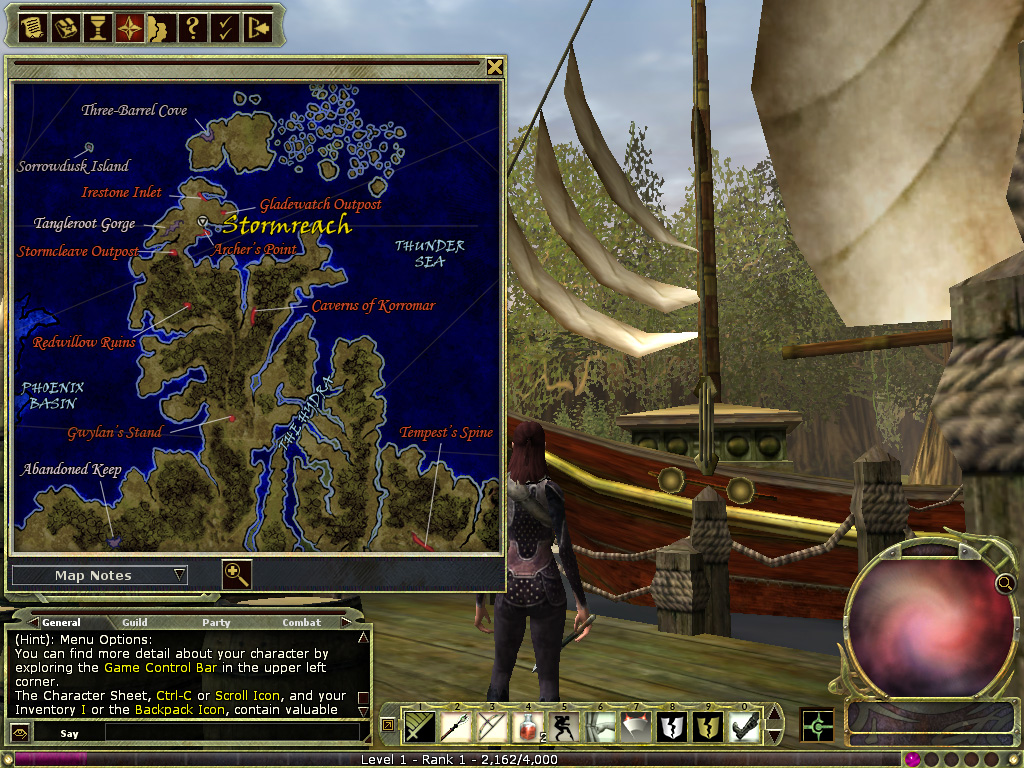Use the red potion in hotbar
The height and width of the screenshot is (768, 1024).
click(529, 726)
